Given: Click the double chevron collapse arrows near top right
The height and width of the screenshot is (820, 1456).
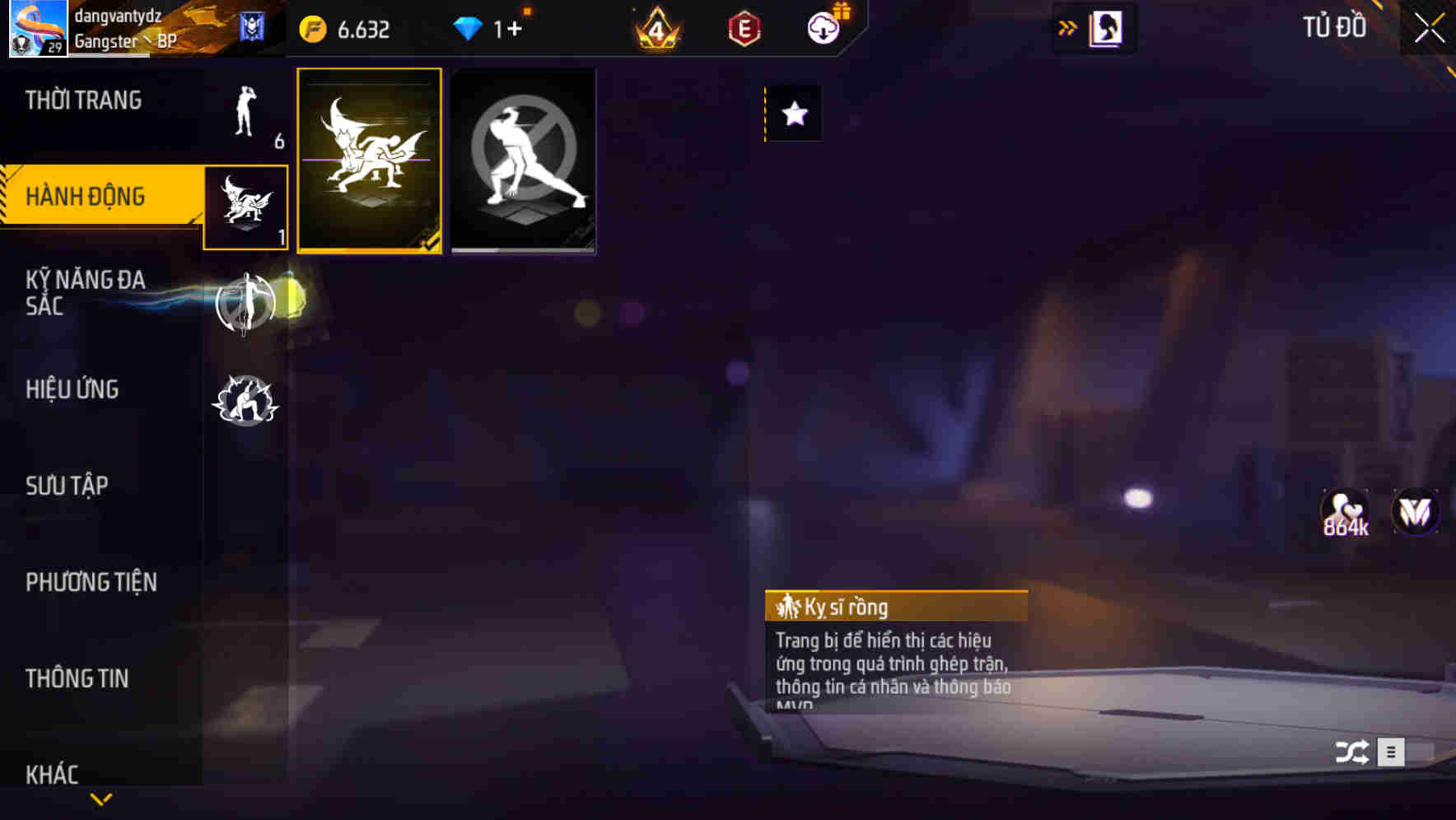Looking at the screenshot, I should point(1066,27).
